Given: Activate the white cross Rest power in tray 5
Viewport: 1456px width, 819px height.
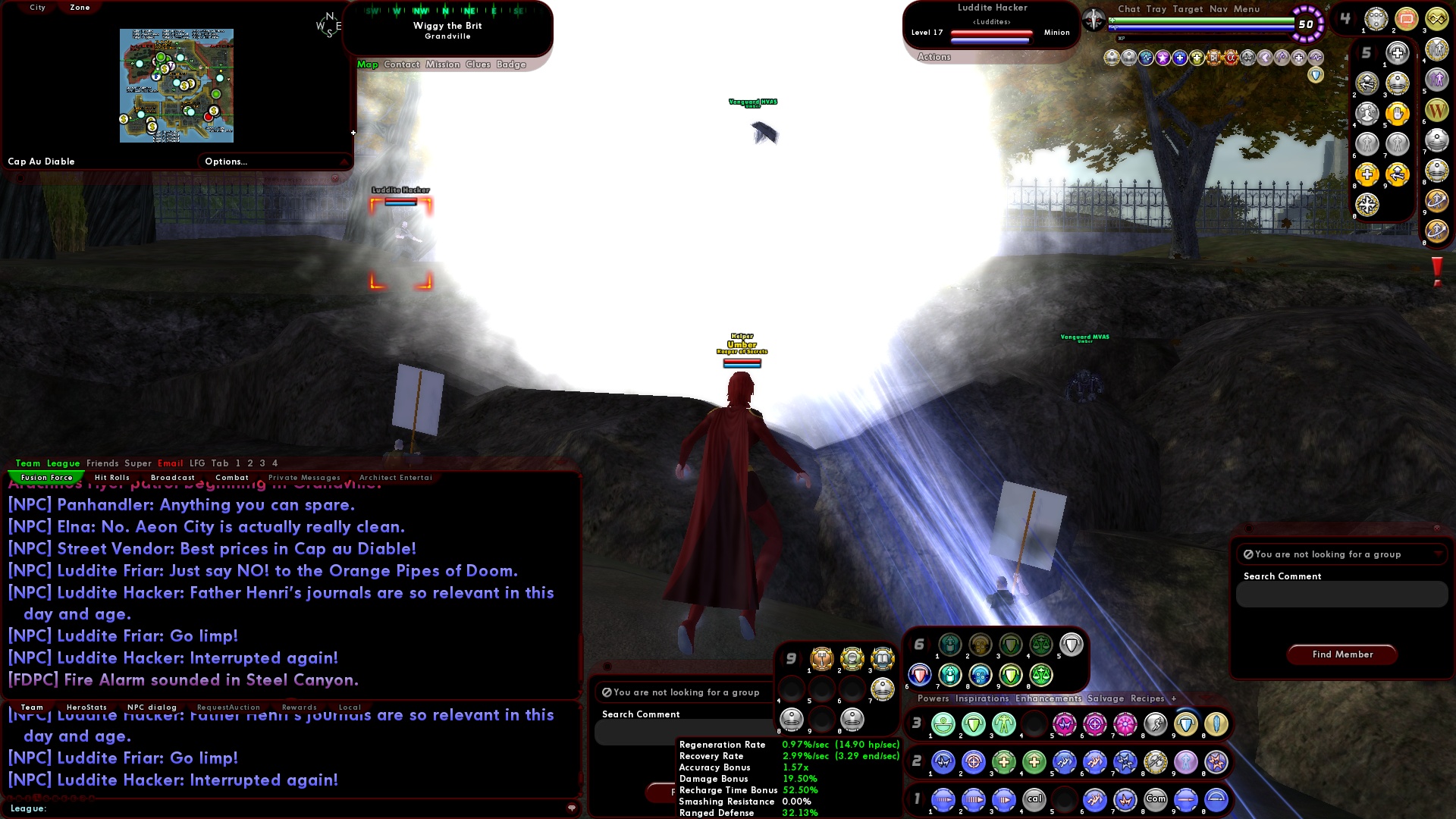Looking at the screenshot, I should point(1398,53).
